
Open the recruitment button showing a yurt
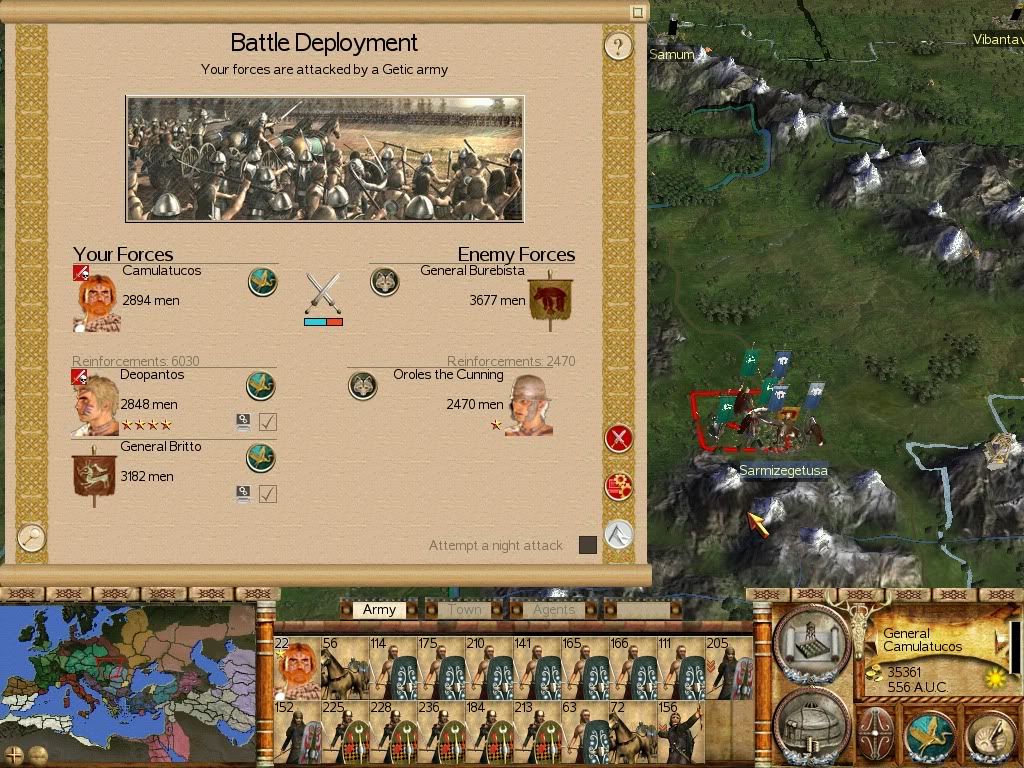pos(811,722)
